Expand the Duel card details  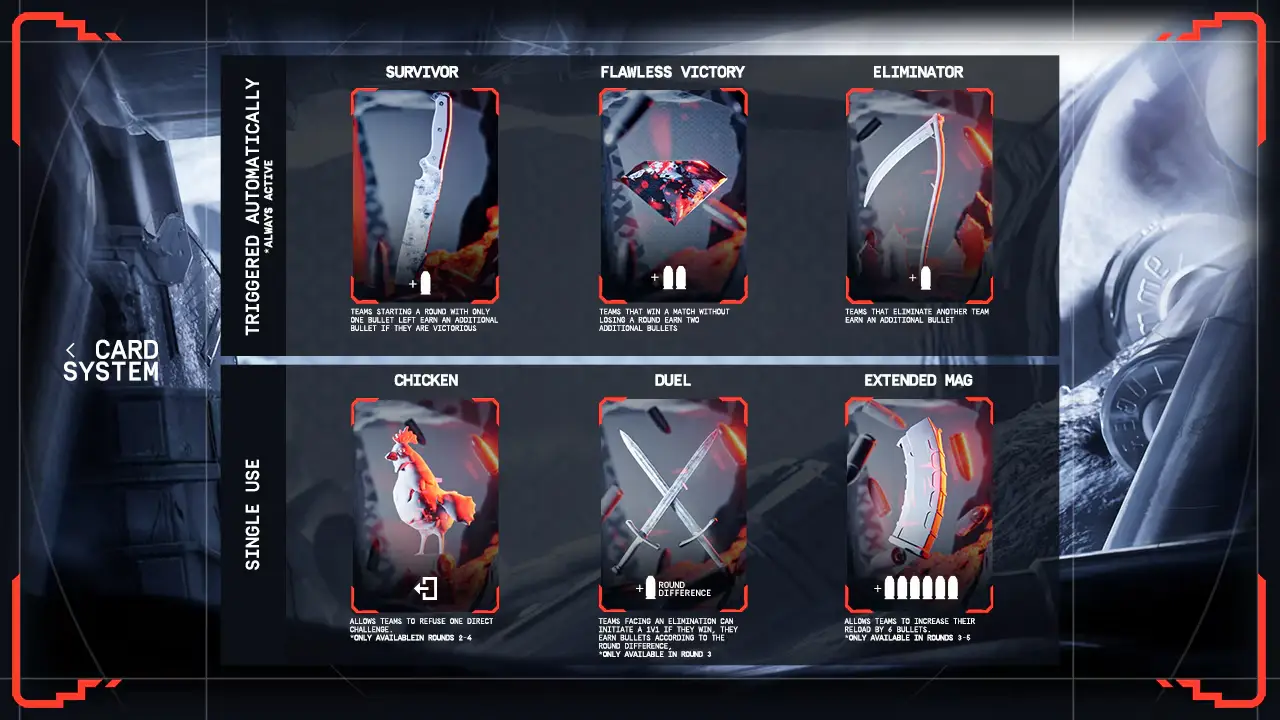[673, 500]
